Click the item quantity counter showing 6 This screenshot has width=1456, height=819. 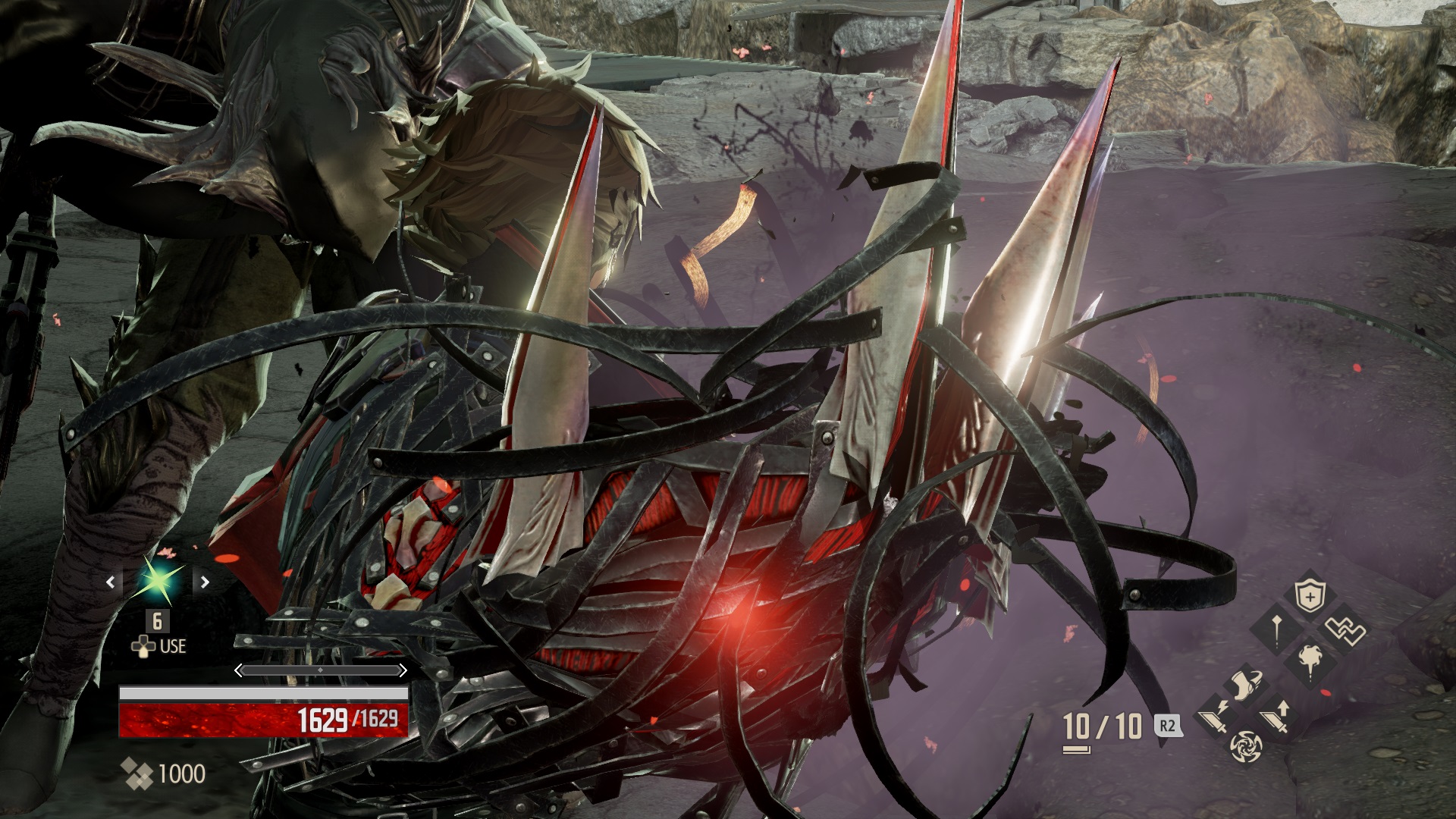point(157,622)
